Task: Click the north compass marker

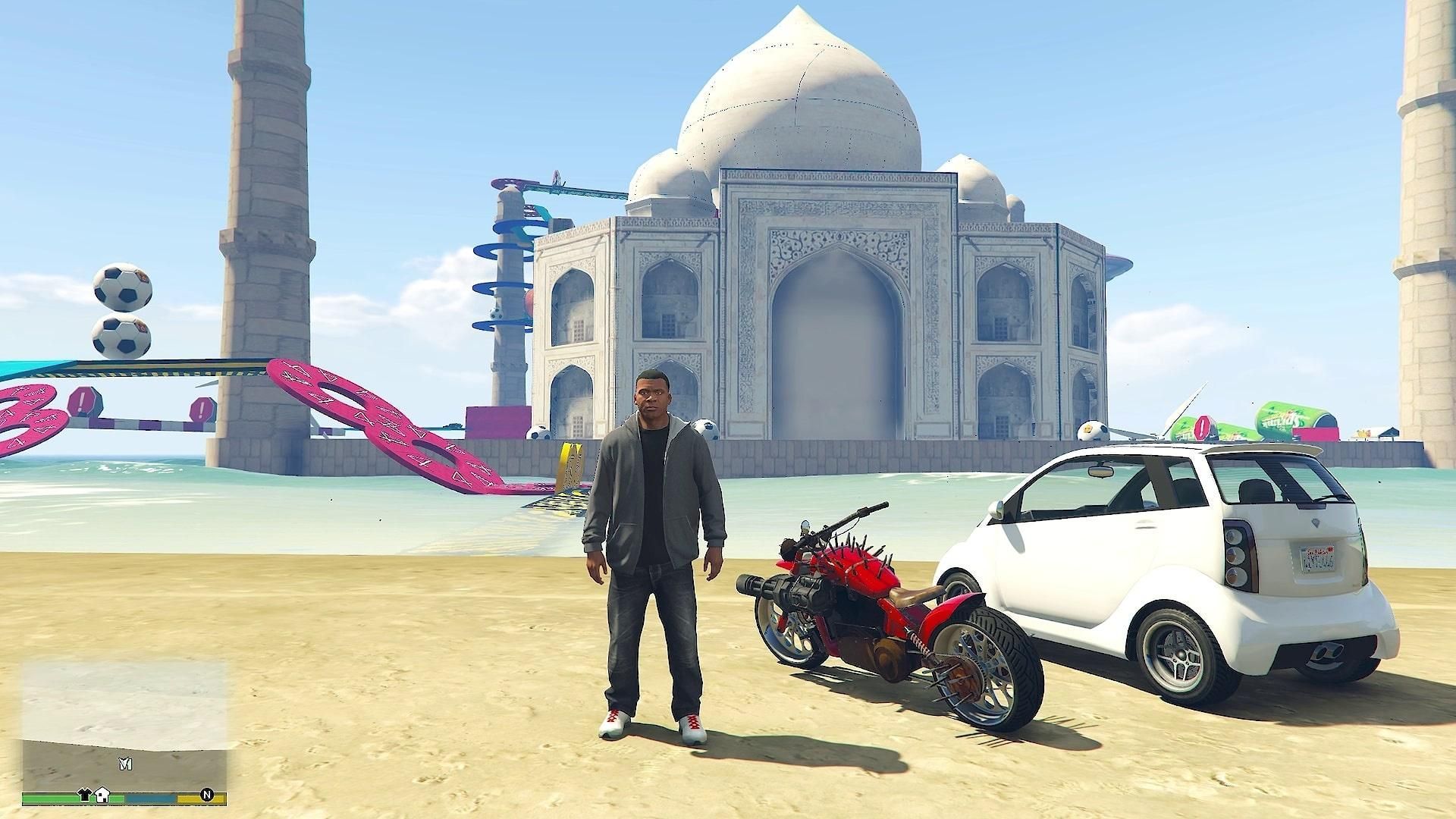Action: click(x=206, y=795)
